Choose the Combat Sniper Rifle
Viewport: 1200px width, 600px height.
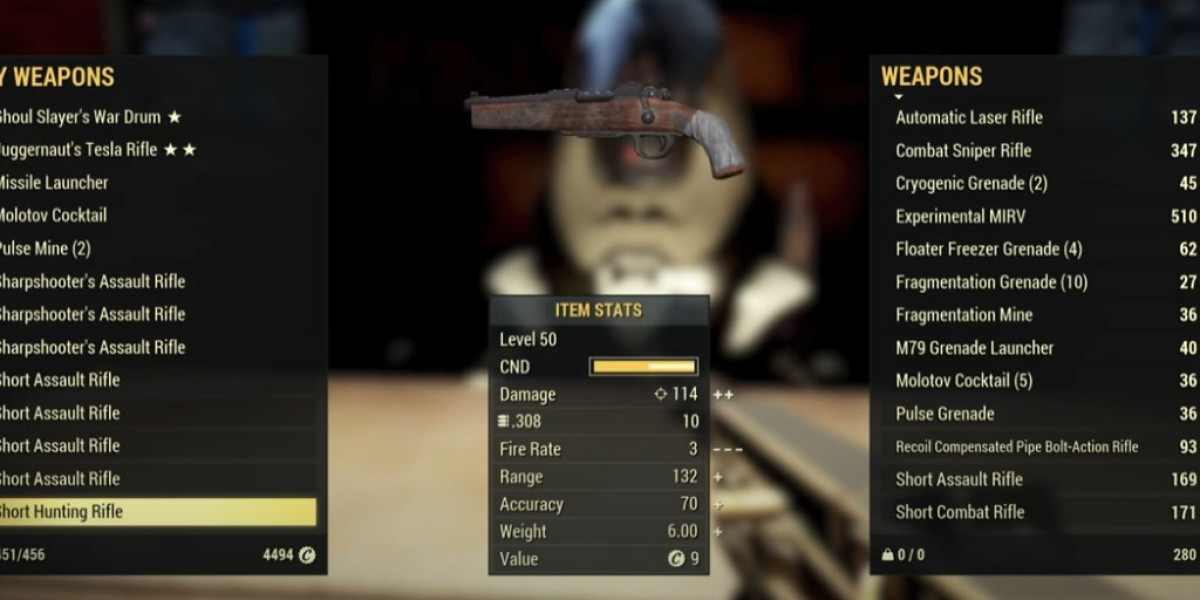point(963,151)
